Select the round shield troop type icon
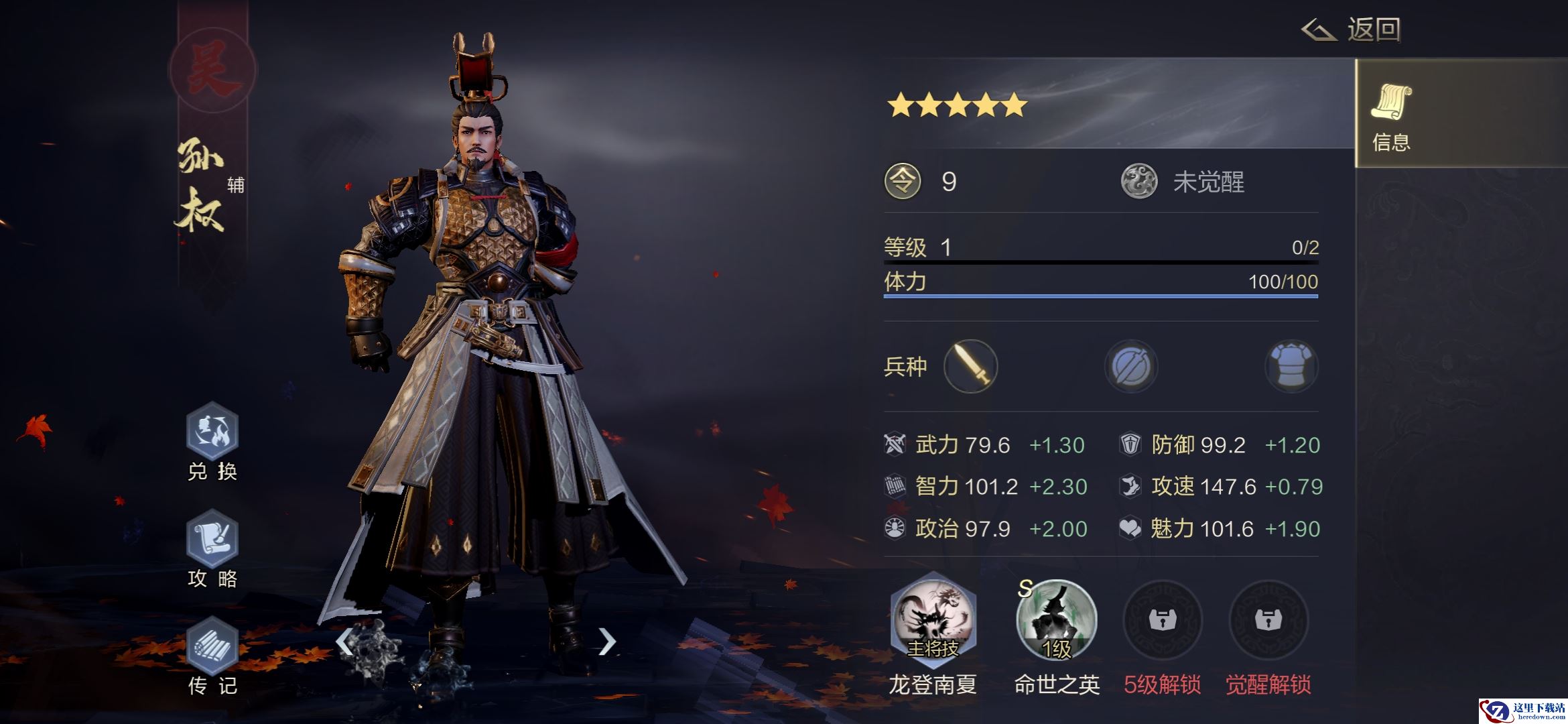 tap(1131, 366)
